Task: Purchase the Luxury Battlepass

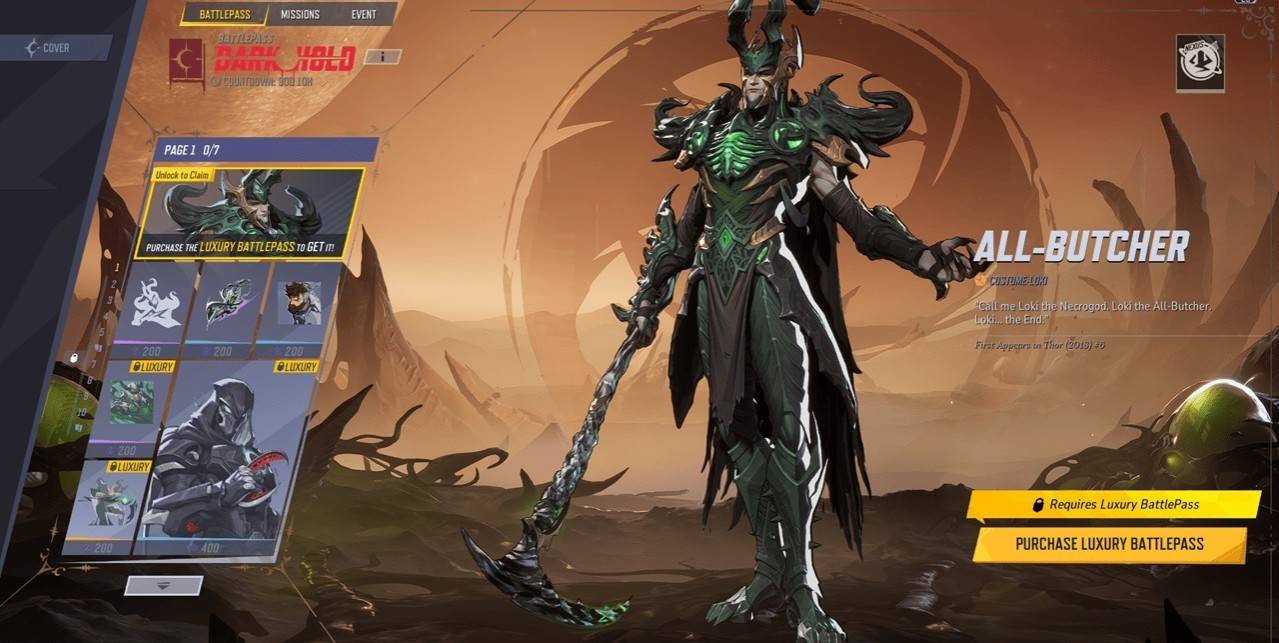Action: click(1109, 545)
